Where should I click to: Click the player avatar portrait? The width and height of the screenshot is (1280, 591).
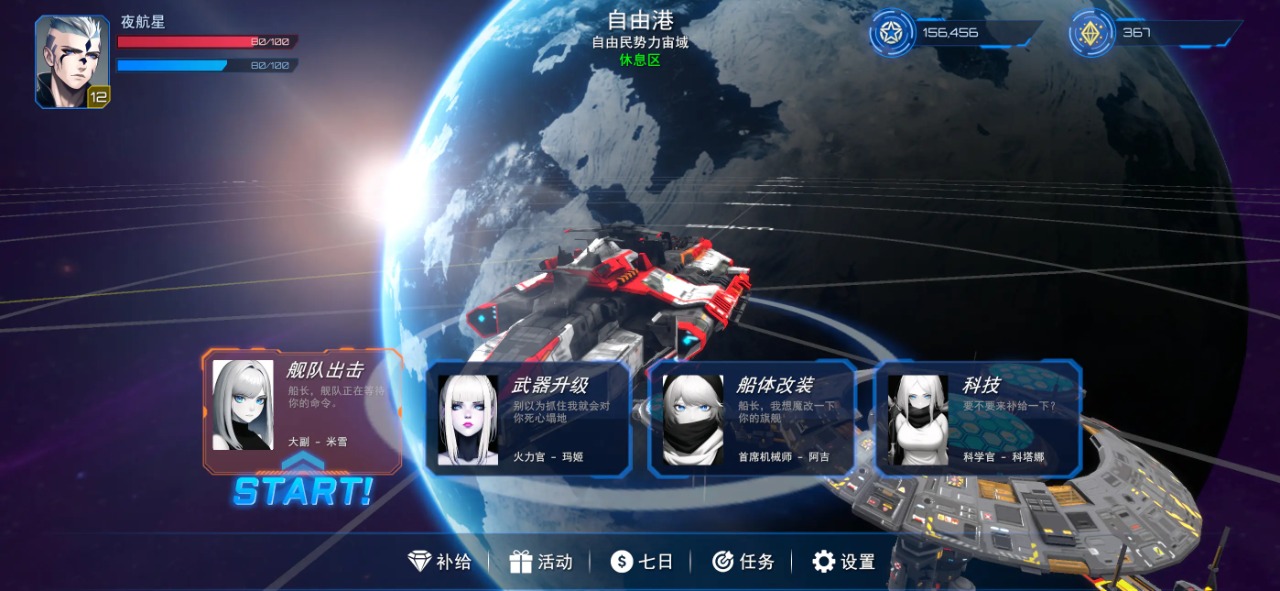[72, 61]
